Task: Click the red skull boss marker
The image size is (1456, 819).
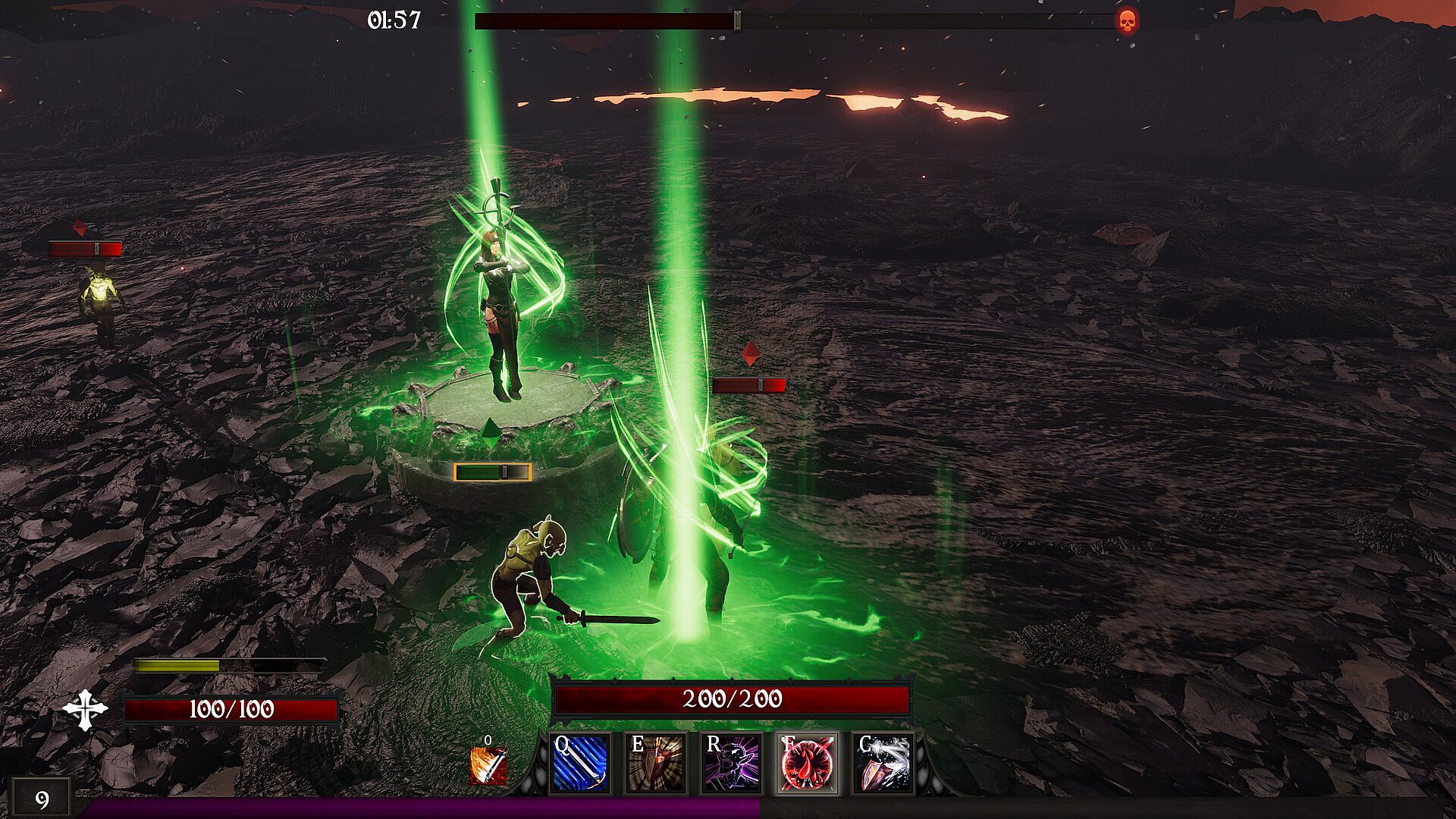Action: (1128, 21)
